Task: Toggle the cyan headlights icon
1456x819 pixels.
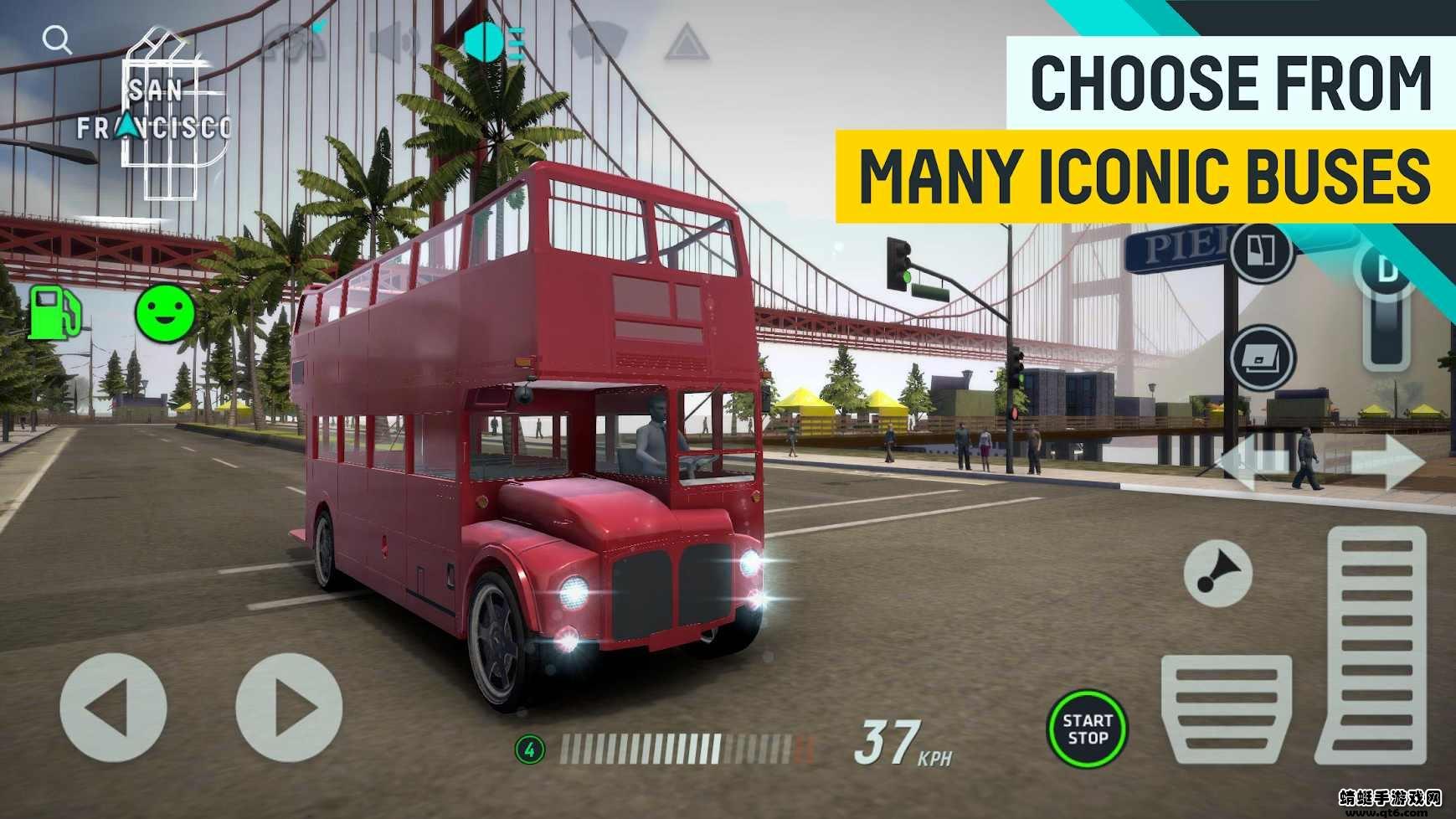Action: point(495,42)
